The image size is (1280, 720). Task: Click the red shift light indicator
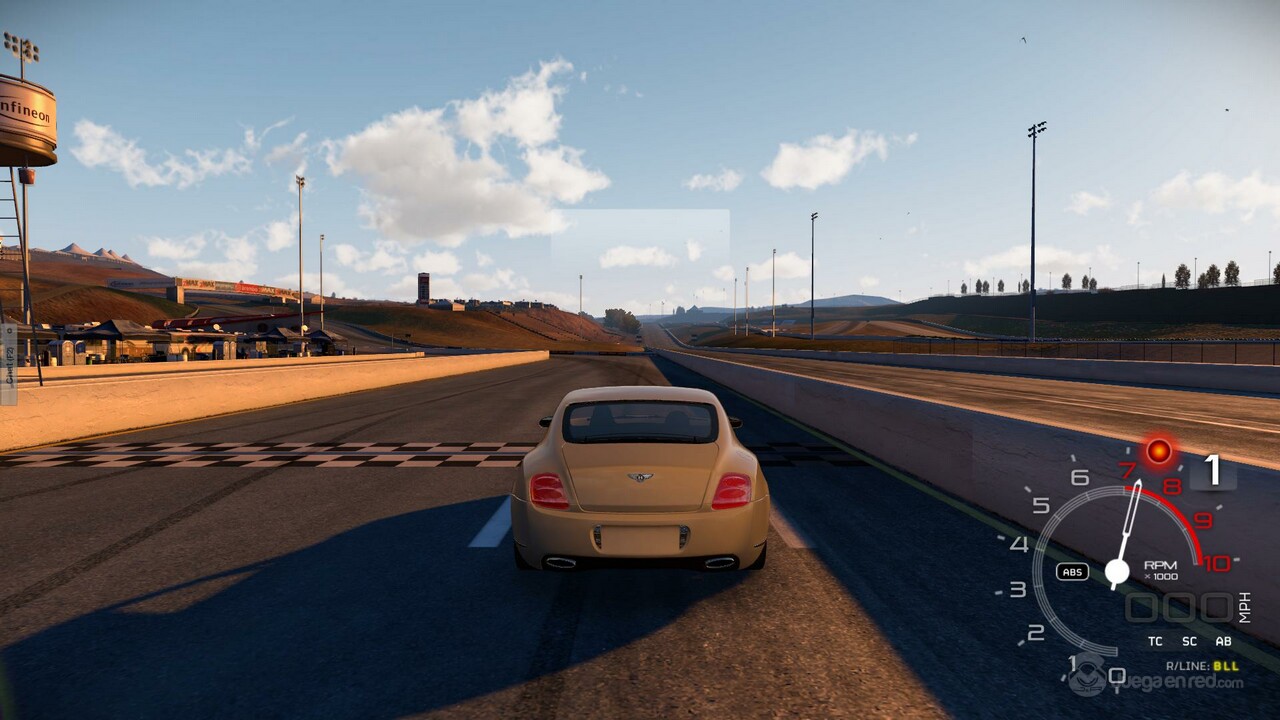click(x=1159, y=451)
